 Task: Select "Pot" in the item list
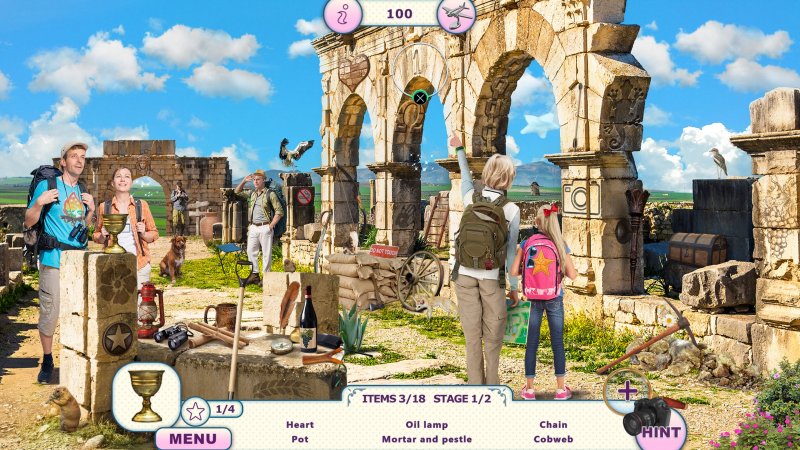click(x=300, y=439)
